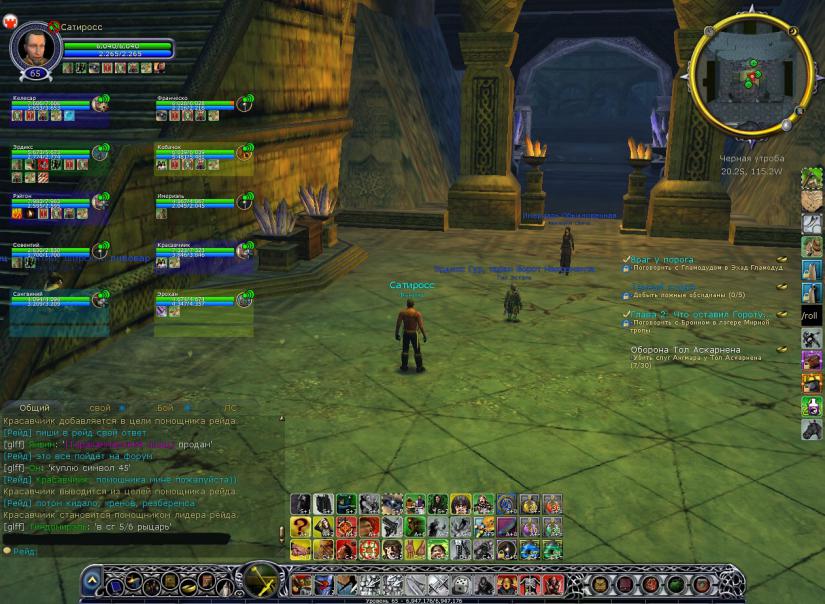This screenshot has width=825, height=604.
Task: Open the main menu arrow button
Action: click(x=91, y=579)
